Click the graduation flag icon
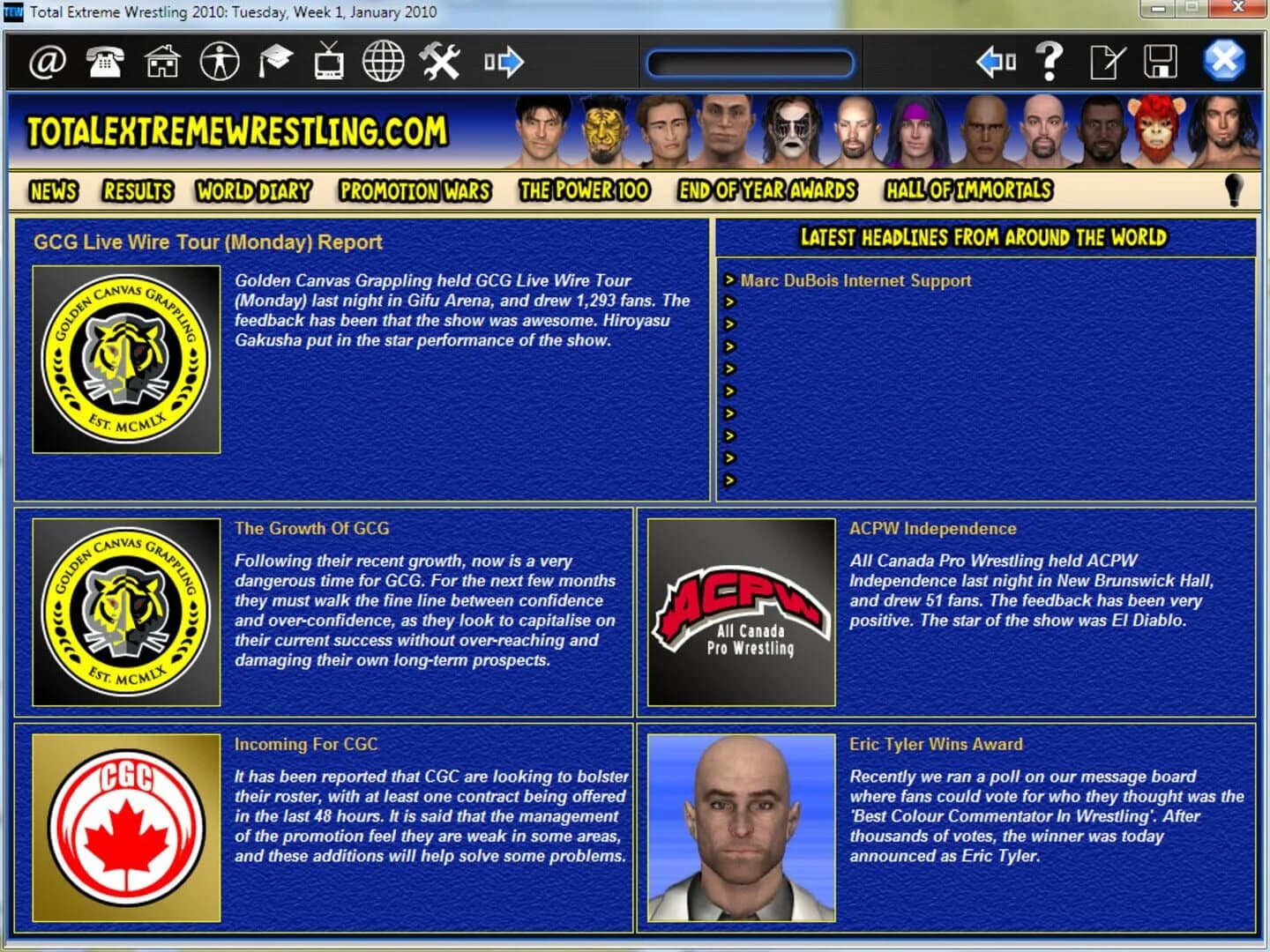The height and width of the screenshot is (952, 1270). [276, 62]
